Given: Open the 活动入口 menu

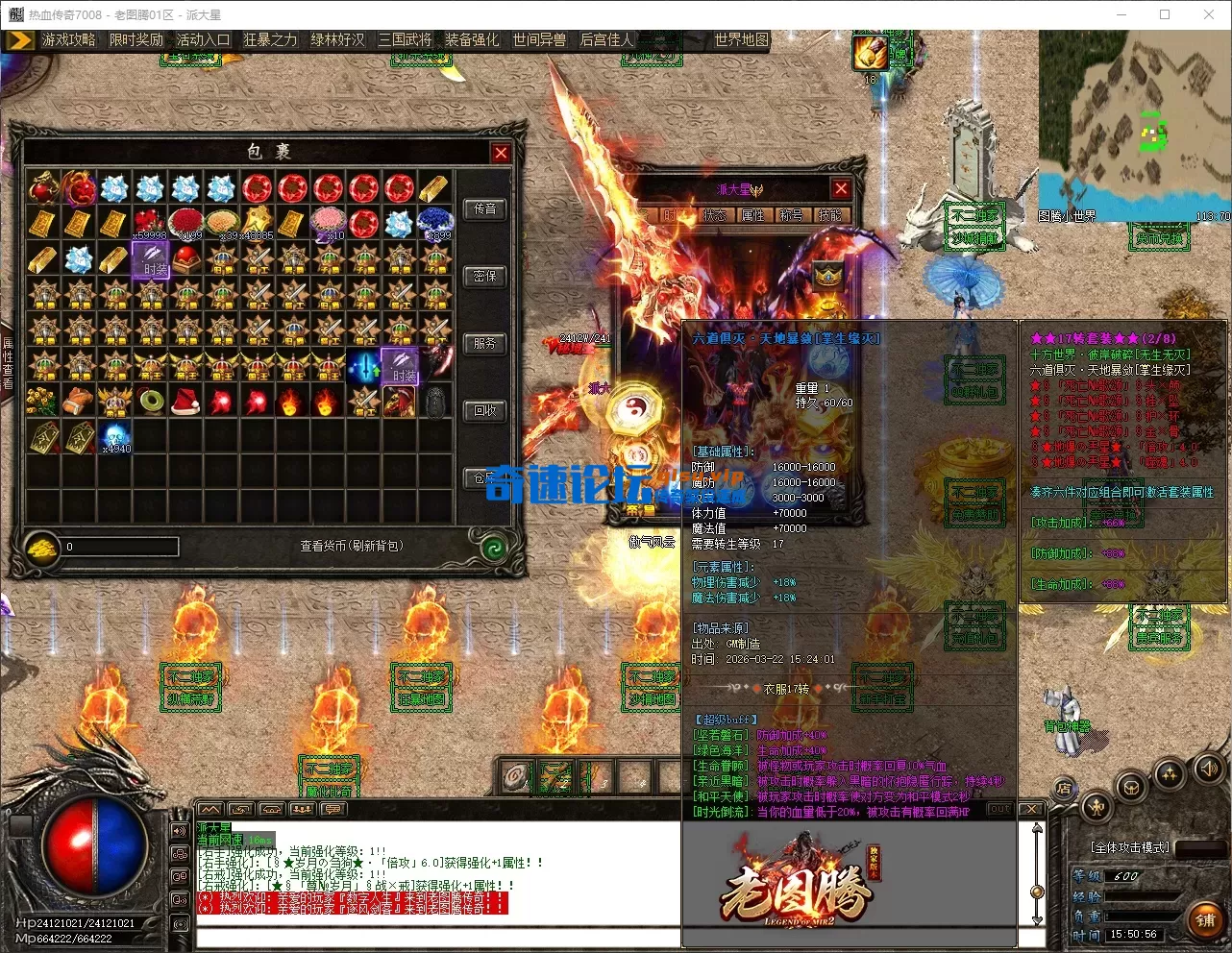Looking at the screenshot, I should coord(203,39).
